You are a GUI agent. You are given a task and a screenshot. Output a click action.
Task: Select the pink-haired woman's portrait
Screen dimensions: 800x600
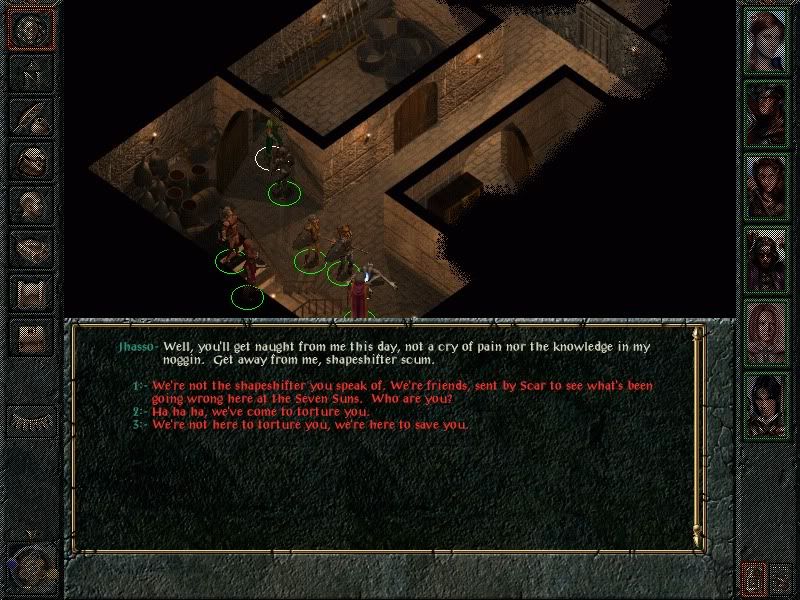click(x=767, y=333)
